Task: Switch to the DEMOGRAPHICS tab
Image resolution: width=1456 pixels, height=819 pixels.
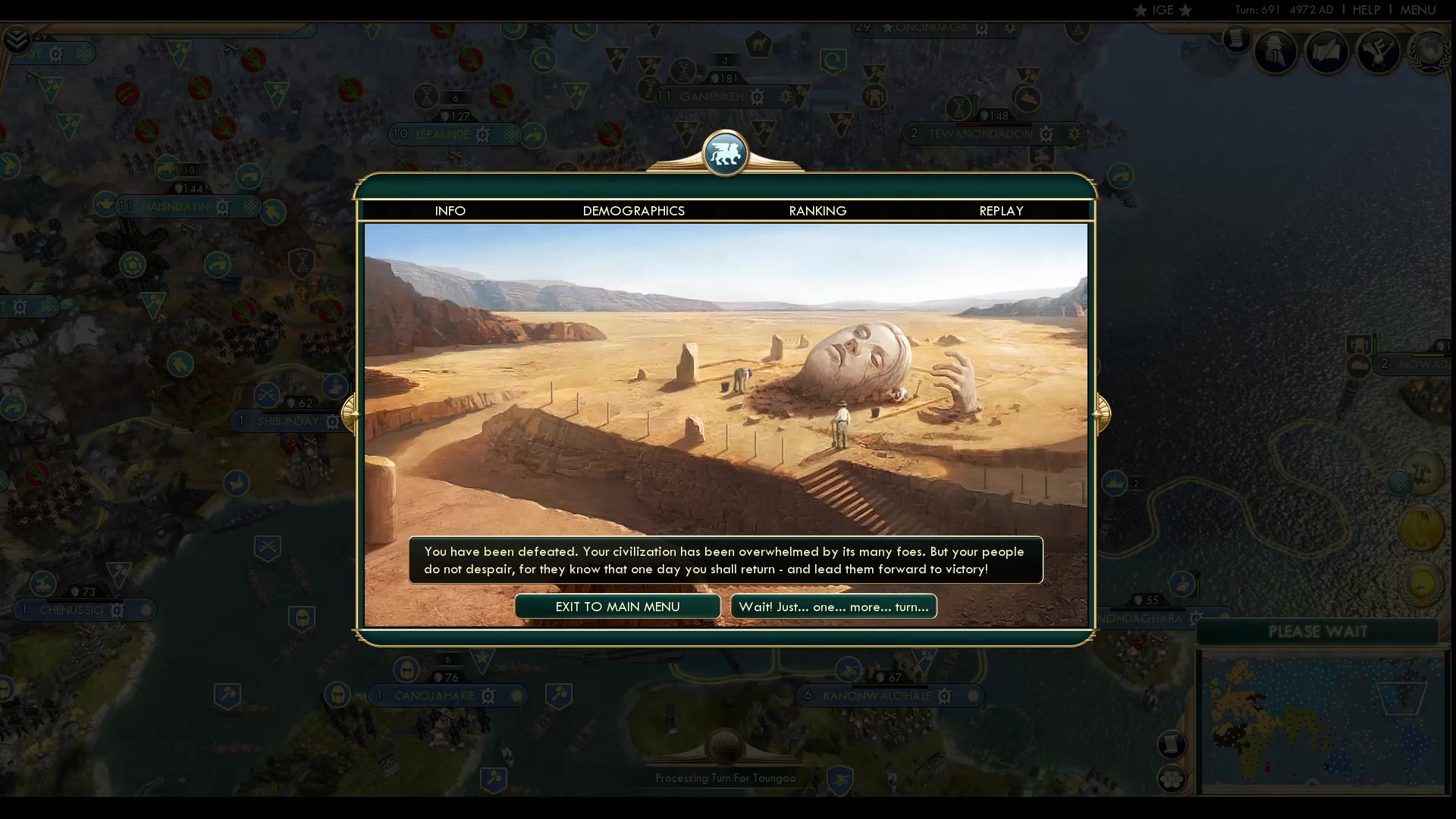Action: tap(634, 211)
